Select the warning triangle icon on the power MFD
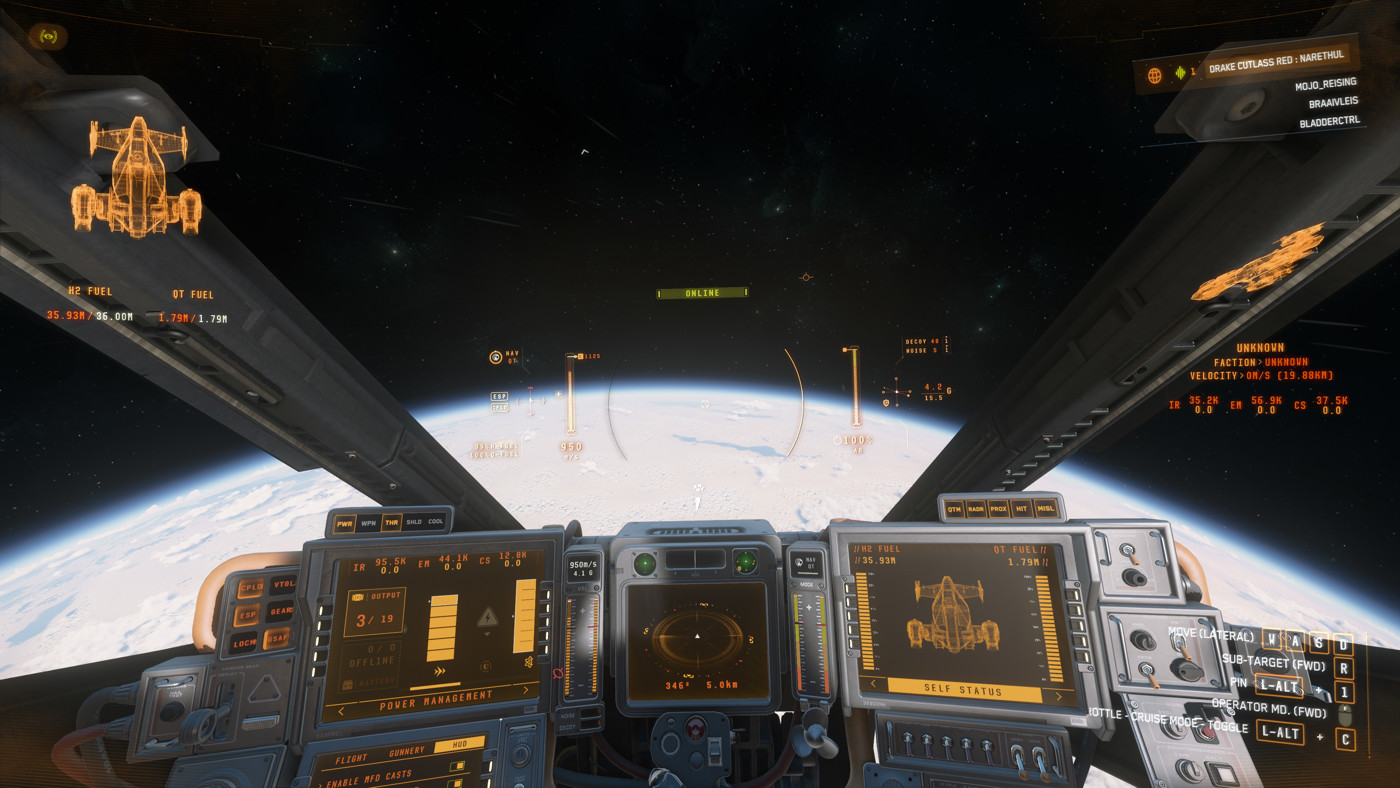 pos(487,618)
